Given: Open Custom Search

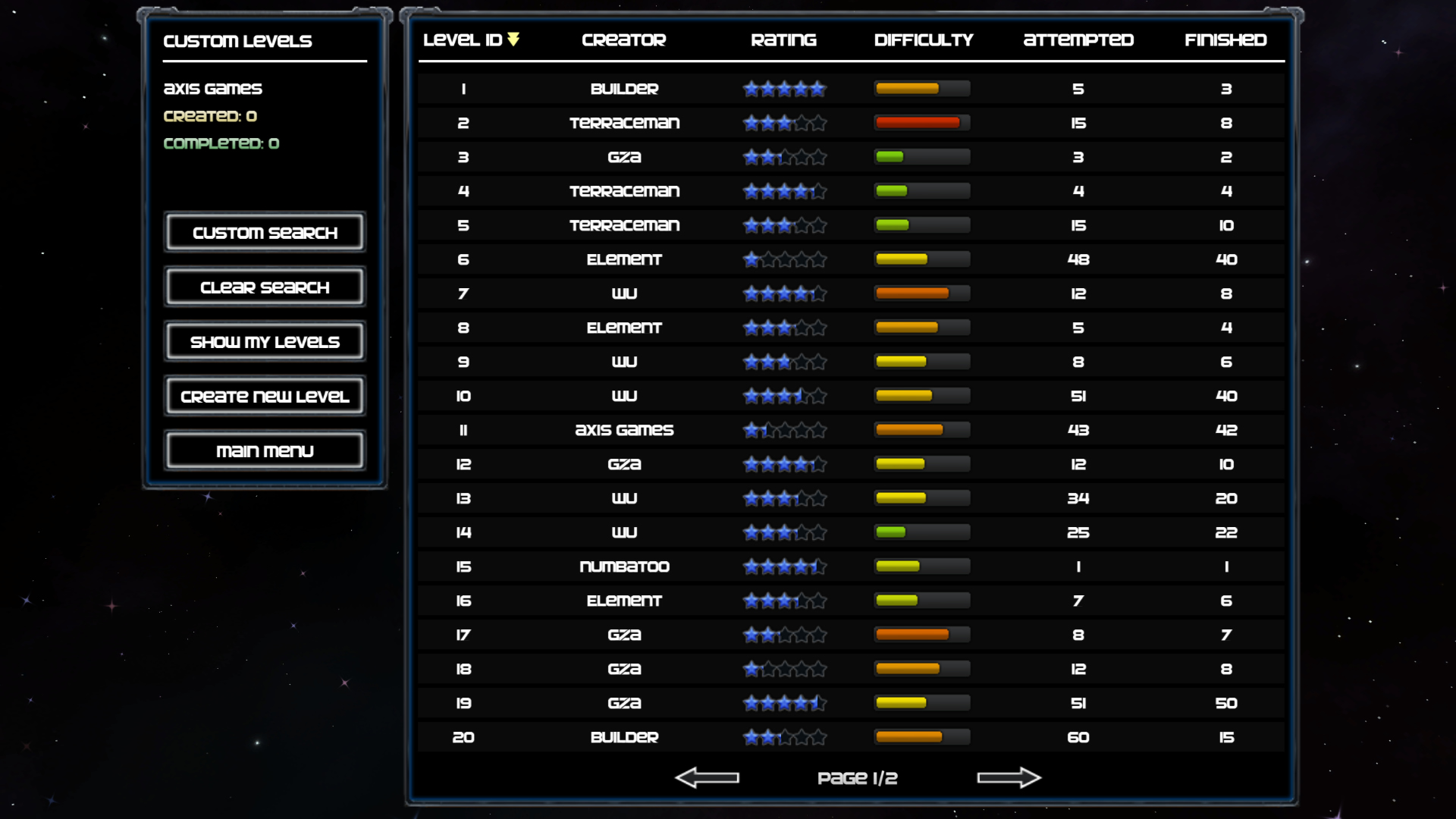Looking at the screenshot, I should (x=264, y=232).
